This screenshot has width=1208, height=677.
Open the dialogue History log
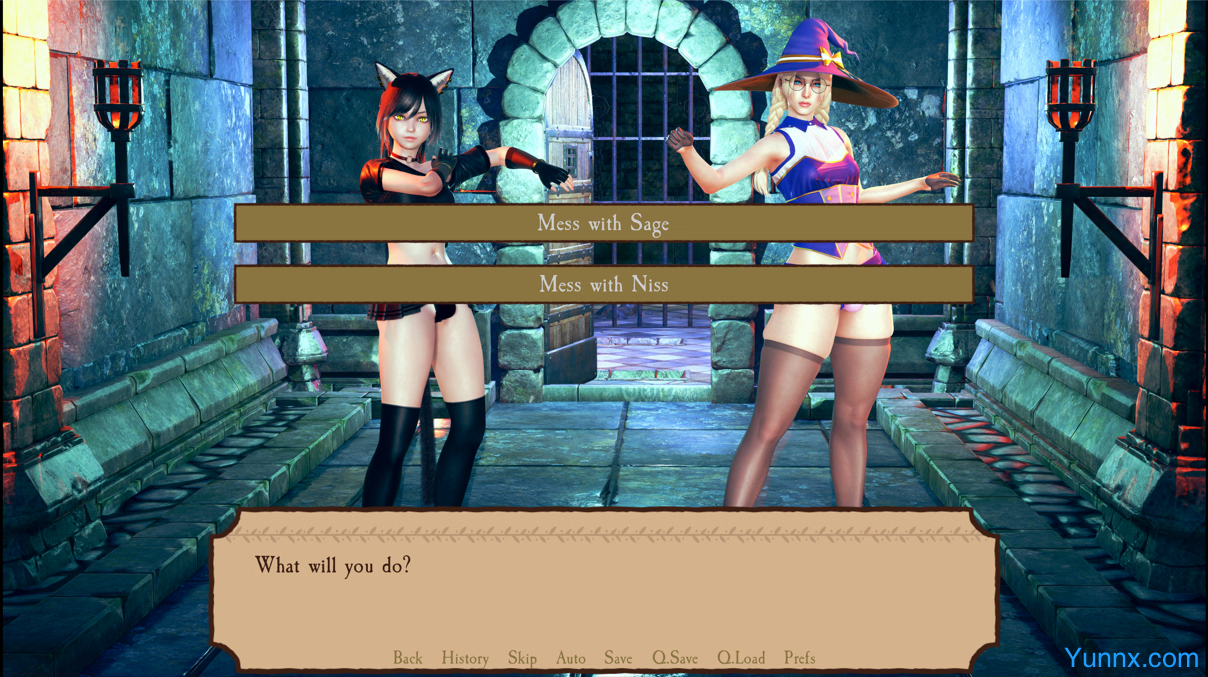coord(465,658)
